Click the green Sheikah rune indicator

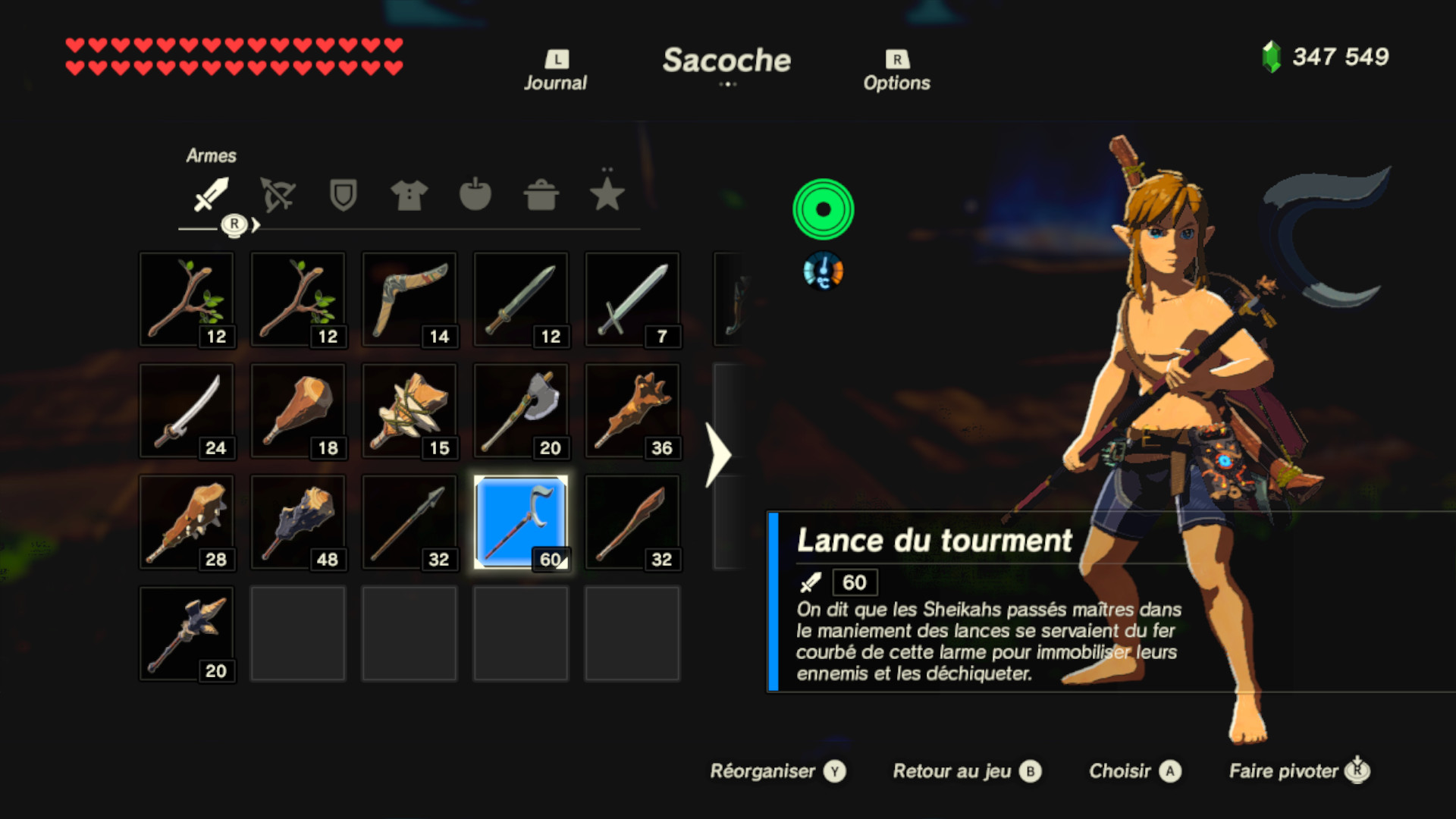pos(823,209)
